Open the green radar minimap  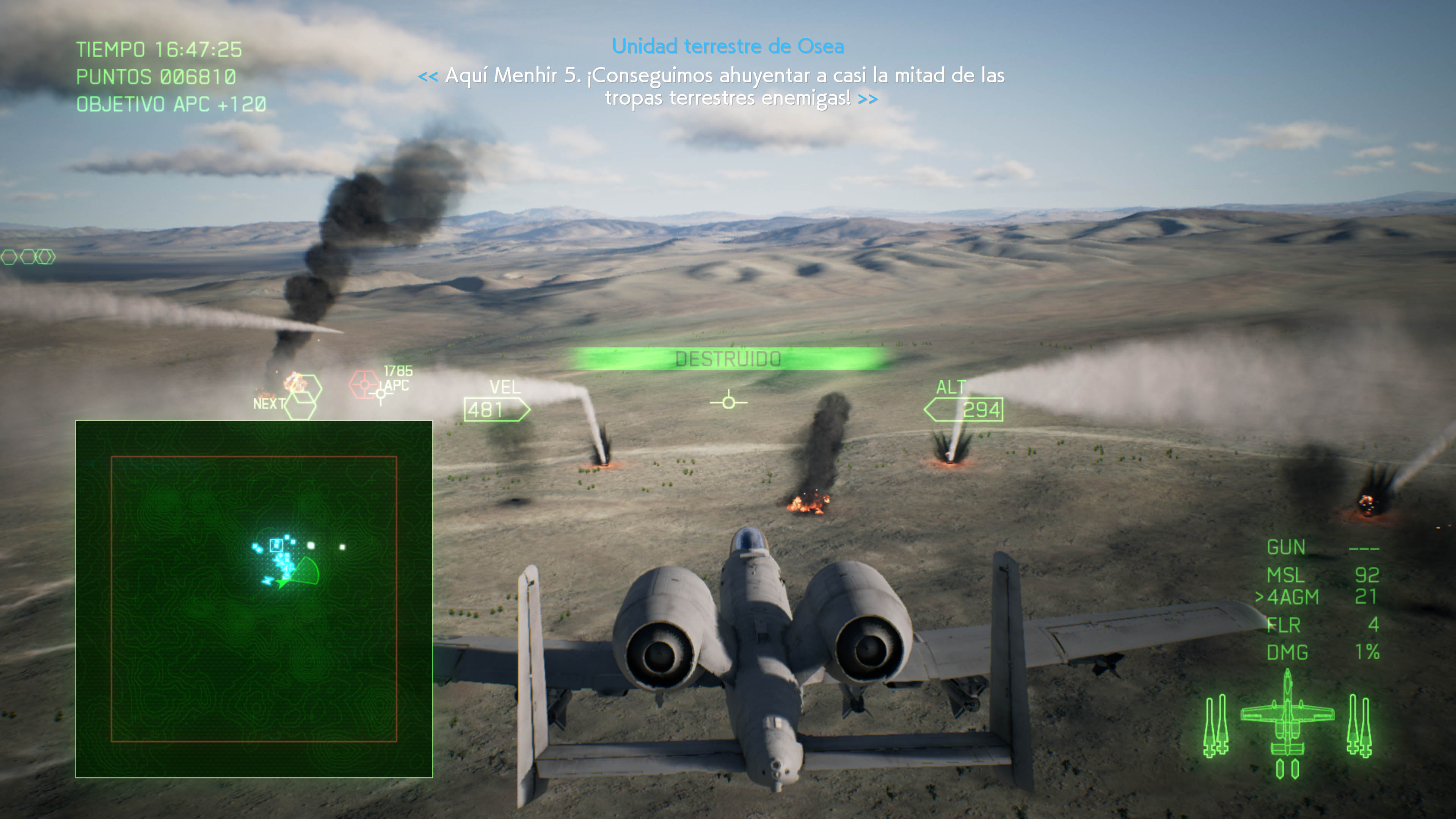tap(254, 599)
